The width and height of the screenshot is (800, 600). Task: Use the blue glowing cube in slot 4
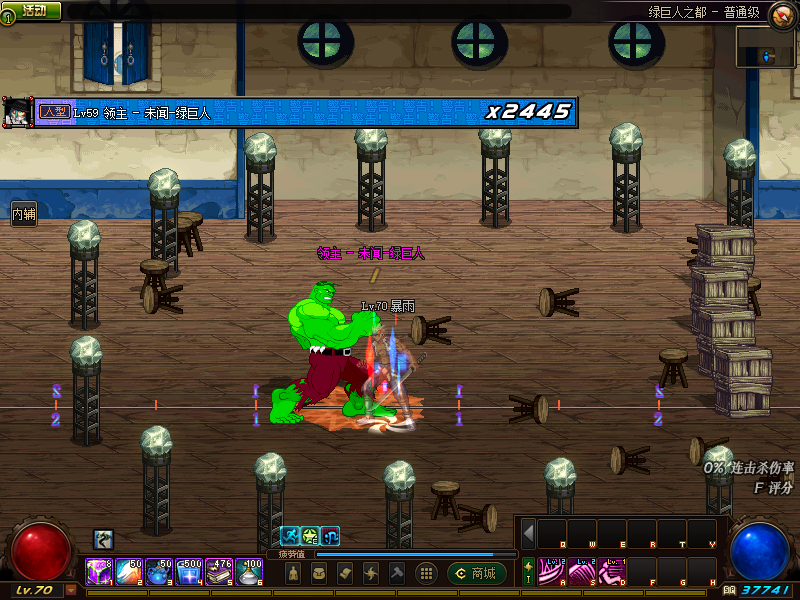188,571
